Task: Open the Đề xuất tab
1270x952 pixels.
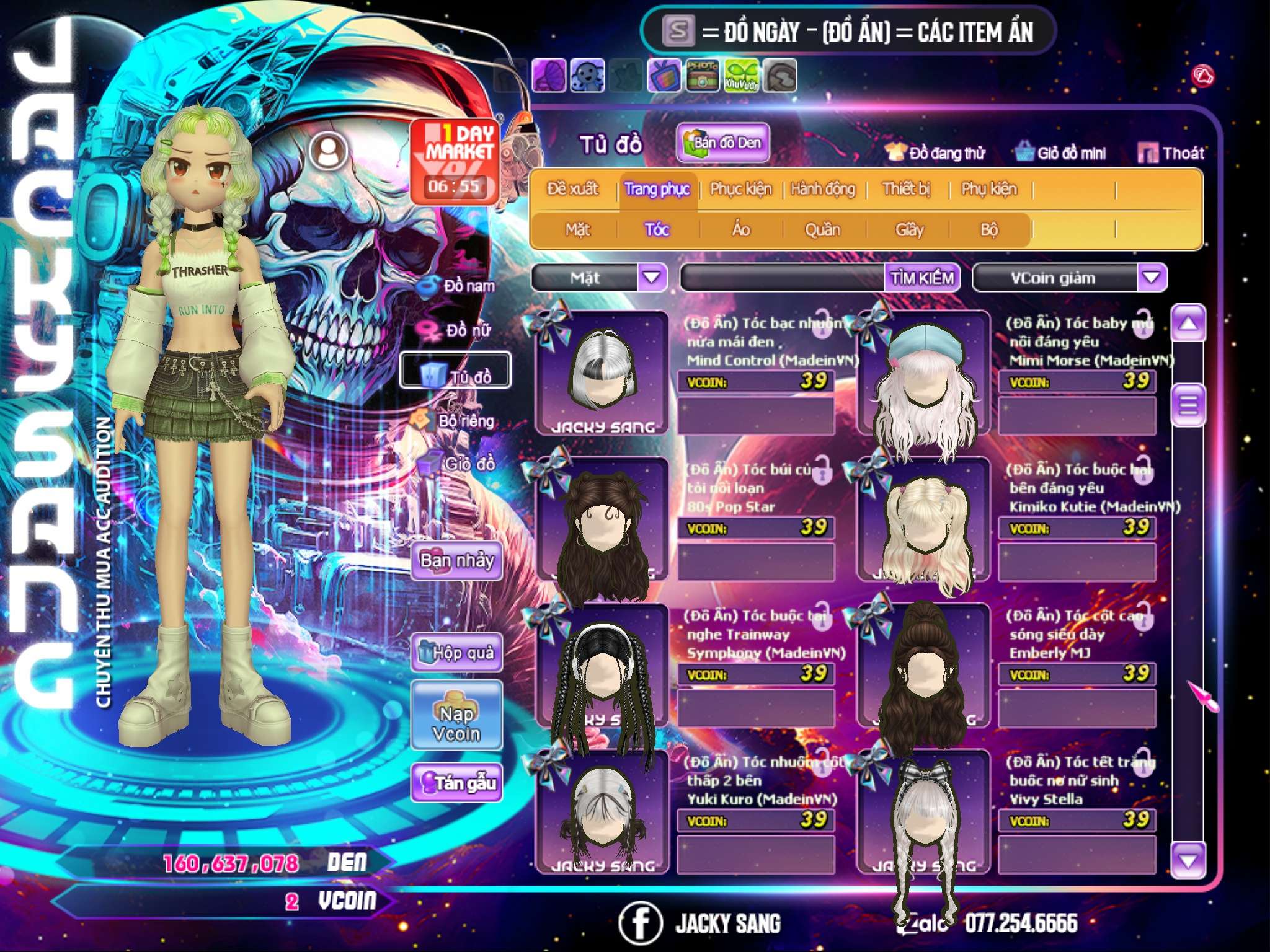Action: point(572,189)
